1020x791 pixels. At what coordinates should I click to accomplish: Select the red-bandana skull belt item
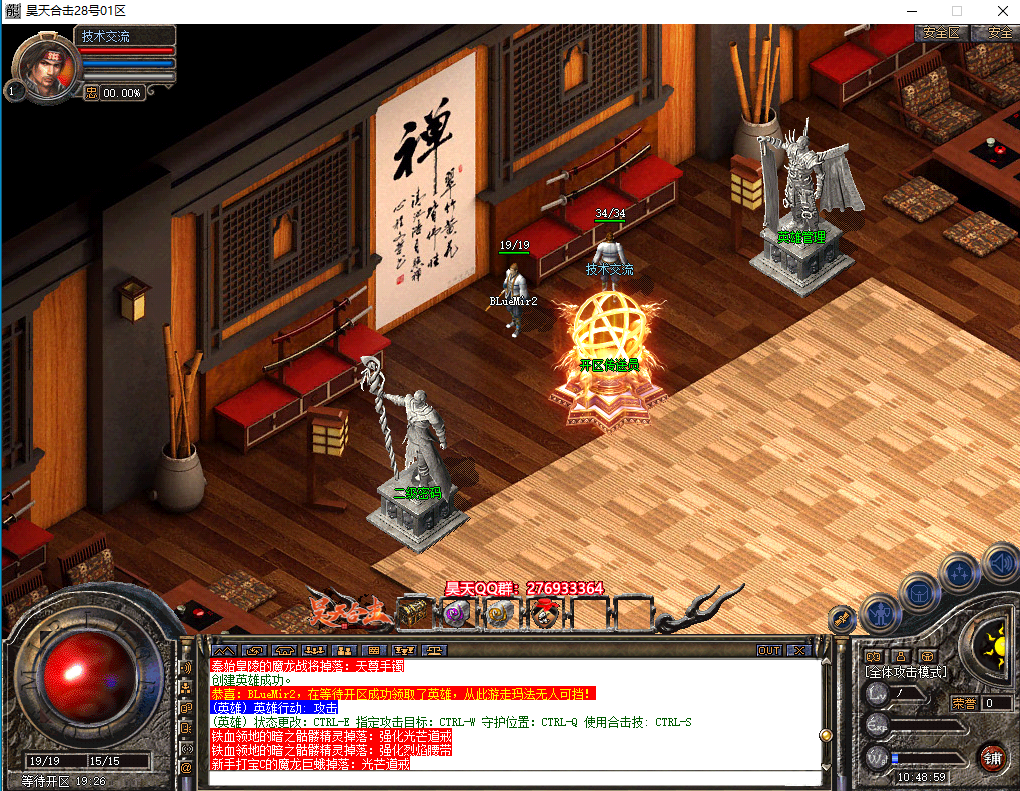coord(544,613)
